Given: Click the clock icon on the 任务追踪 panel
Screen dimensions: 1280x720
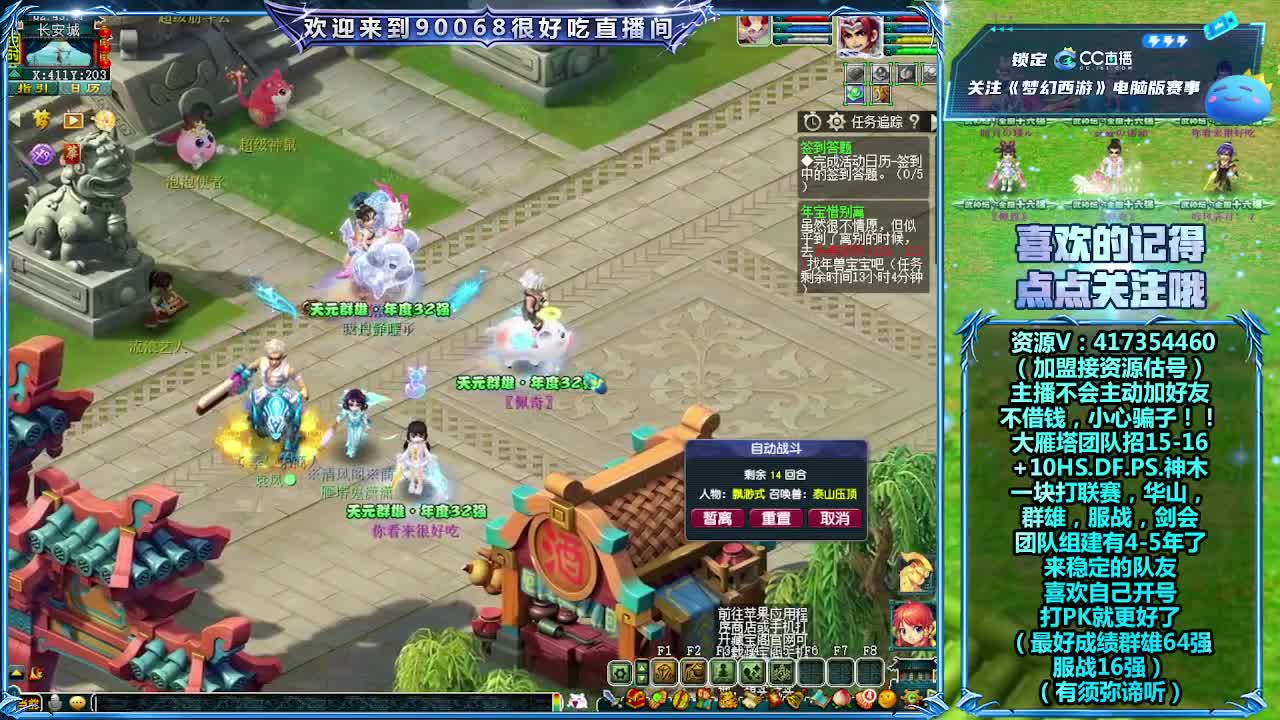Looking at the screenshot, I should (812, 121).
